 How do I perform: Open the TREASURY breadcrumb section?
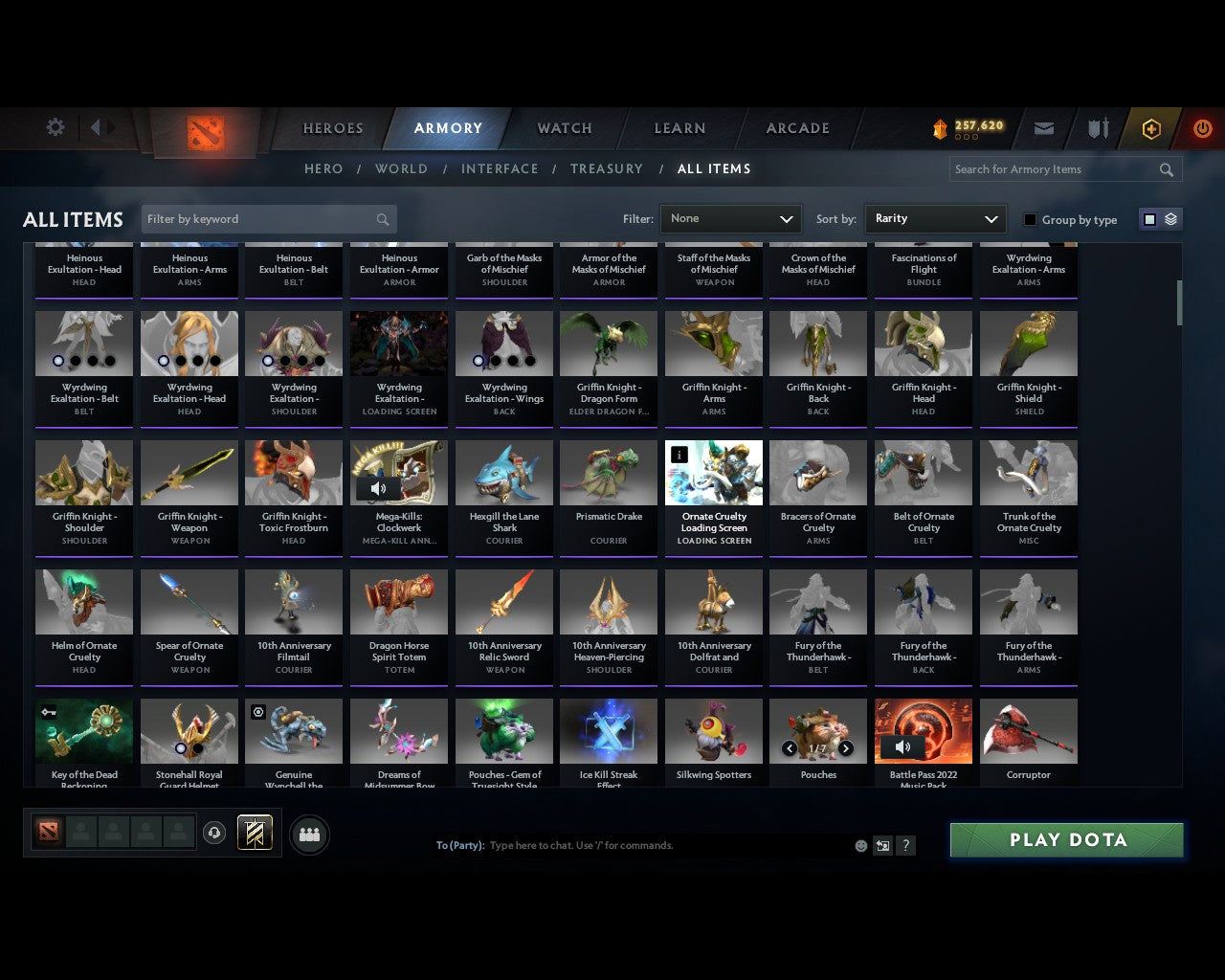(x=607, y=168)
